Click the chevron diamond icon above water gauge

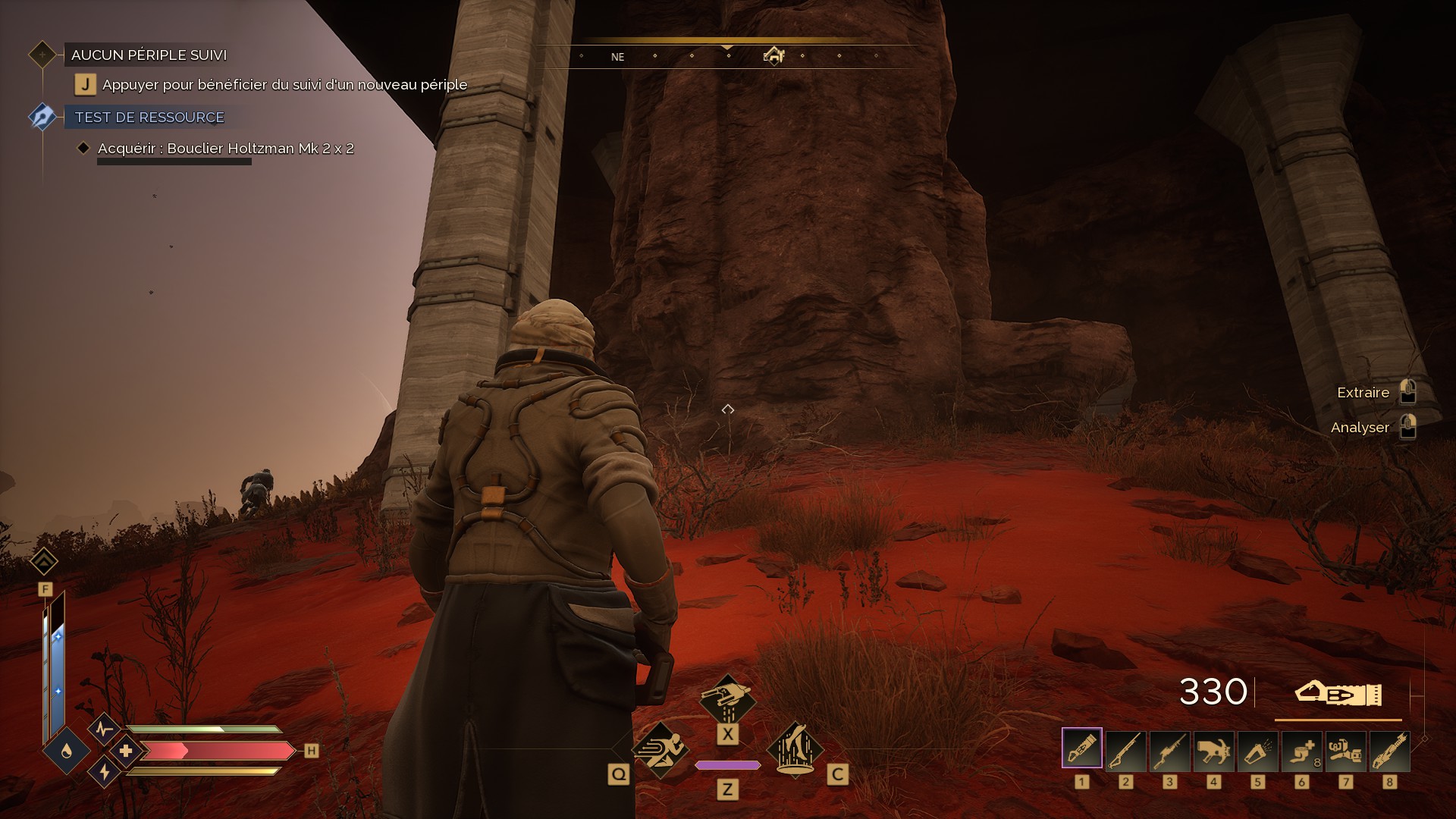point(44,561)
